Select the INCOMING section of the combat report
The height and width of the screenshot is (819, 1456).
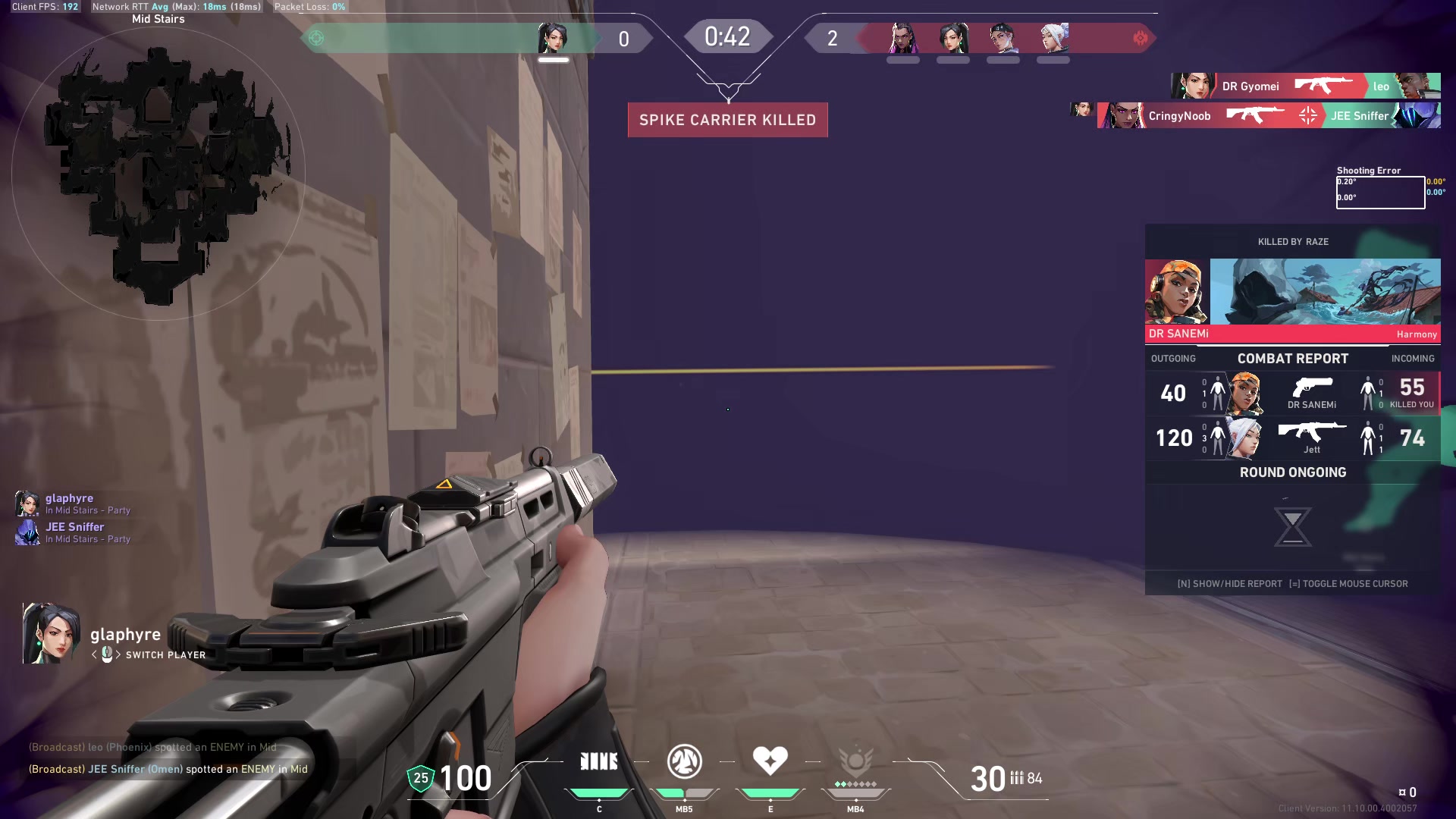pos(1415,358)
